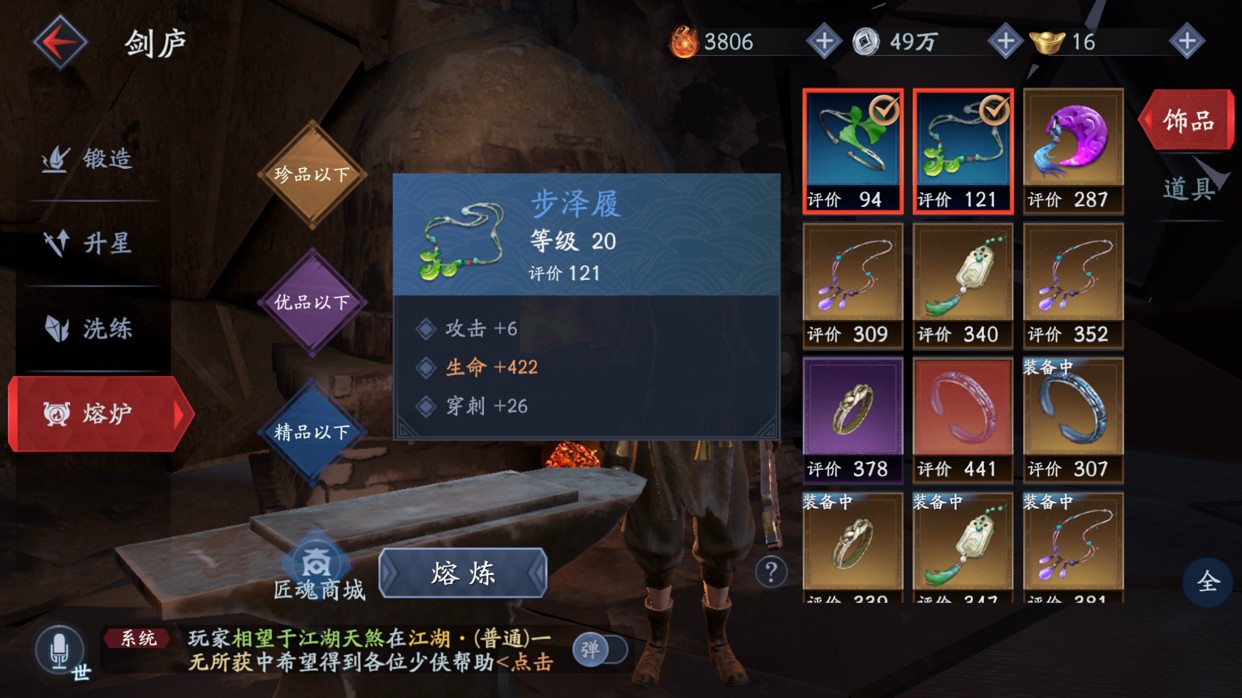Tap the 全 select-all button
Screen dimensions: 1242x698
pyautogui.click(x=1208, y=582)
